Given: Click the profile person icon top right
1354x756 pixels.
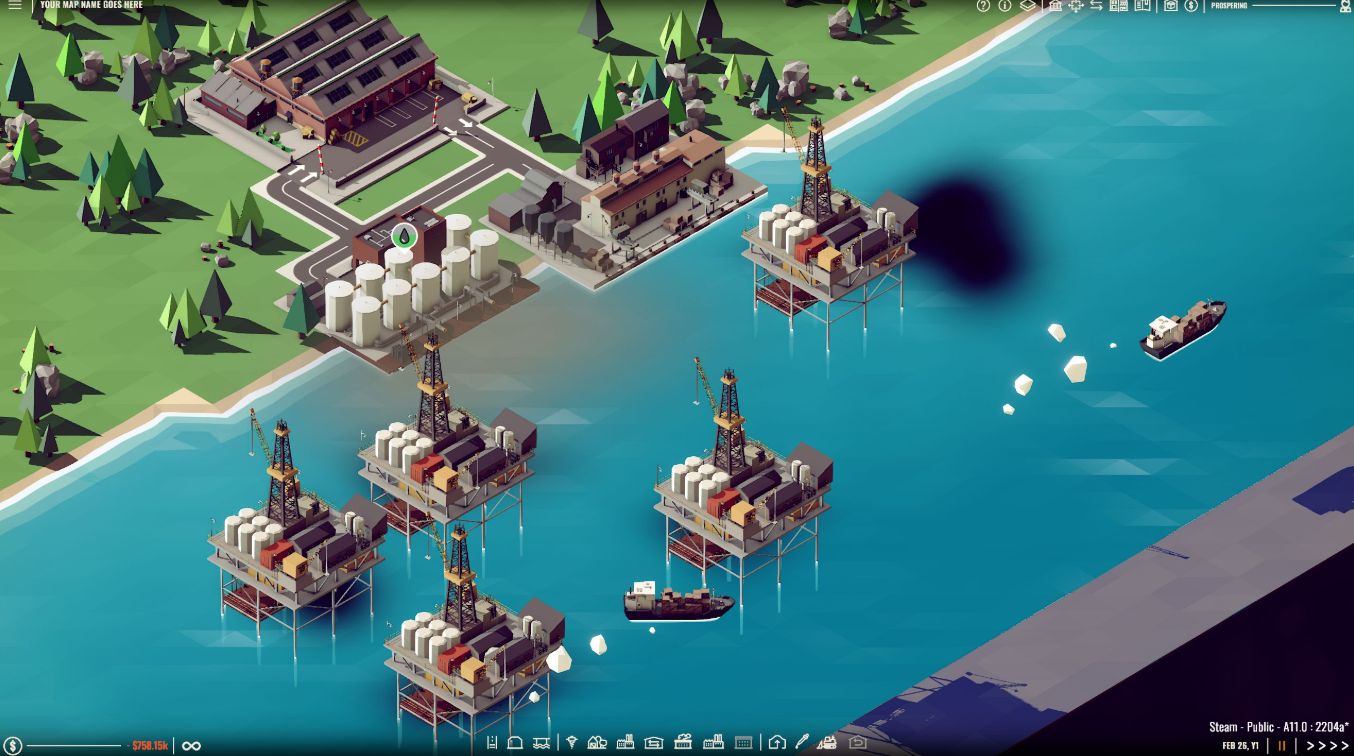Looking at the screenshot, I should pyautogui.click(x=1345, y=7).
